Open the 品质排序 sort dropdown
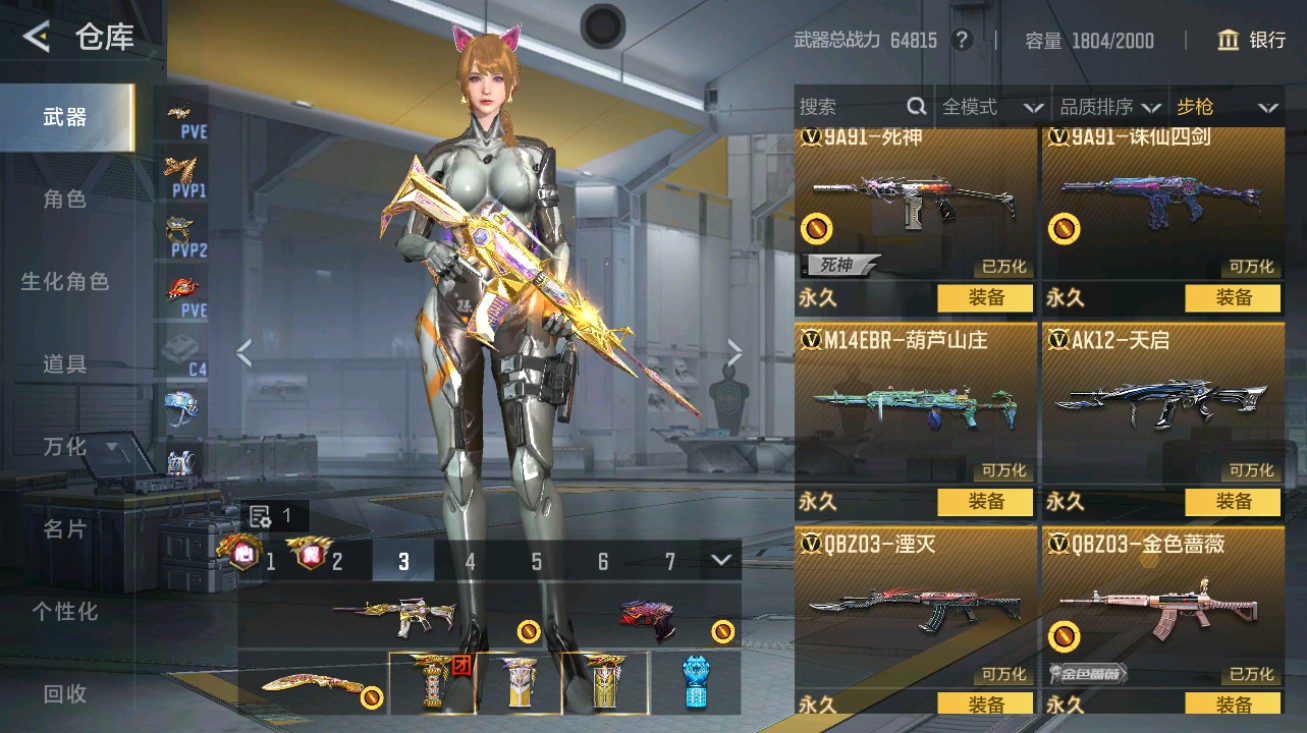 pos(1110,107)
